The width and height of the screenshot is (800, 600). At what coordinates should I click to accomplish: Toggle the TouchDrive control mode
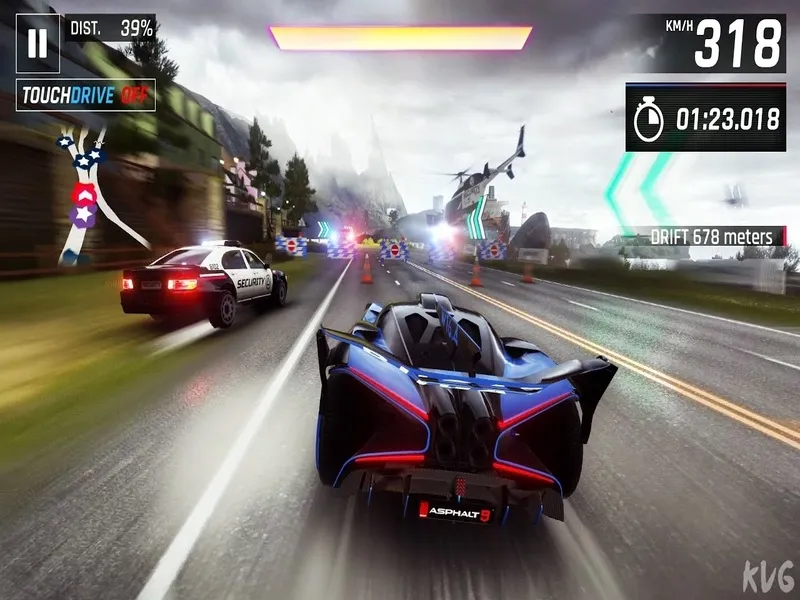click(86, 95)
